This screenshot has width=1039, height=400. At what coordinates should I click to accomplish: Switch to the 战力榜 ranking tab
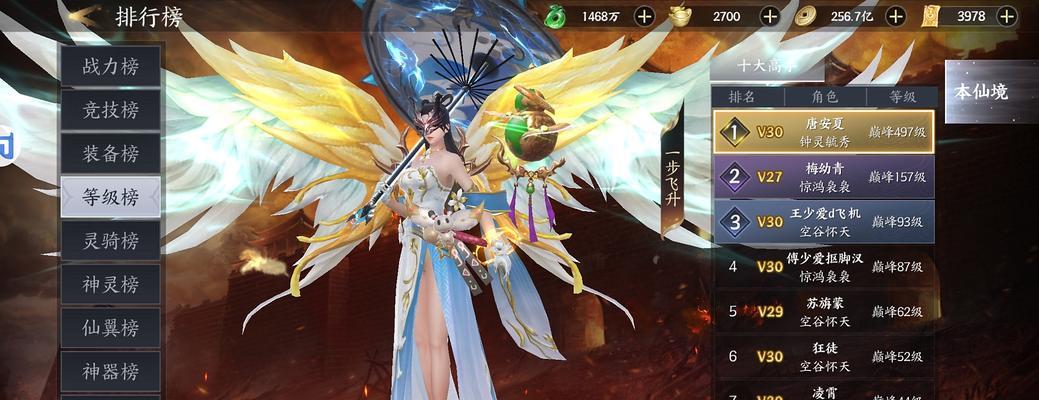click(110, 67)
